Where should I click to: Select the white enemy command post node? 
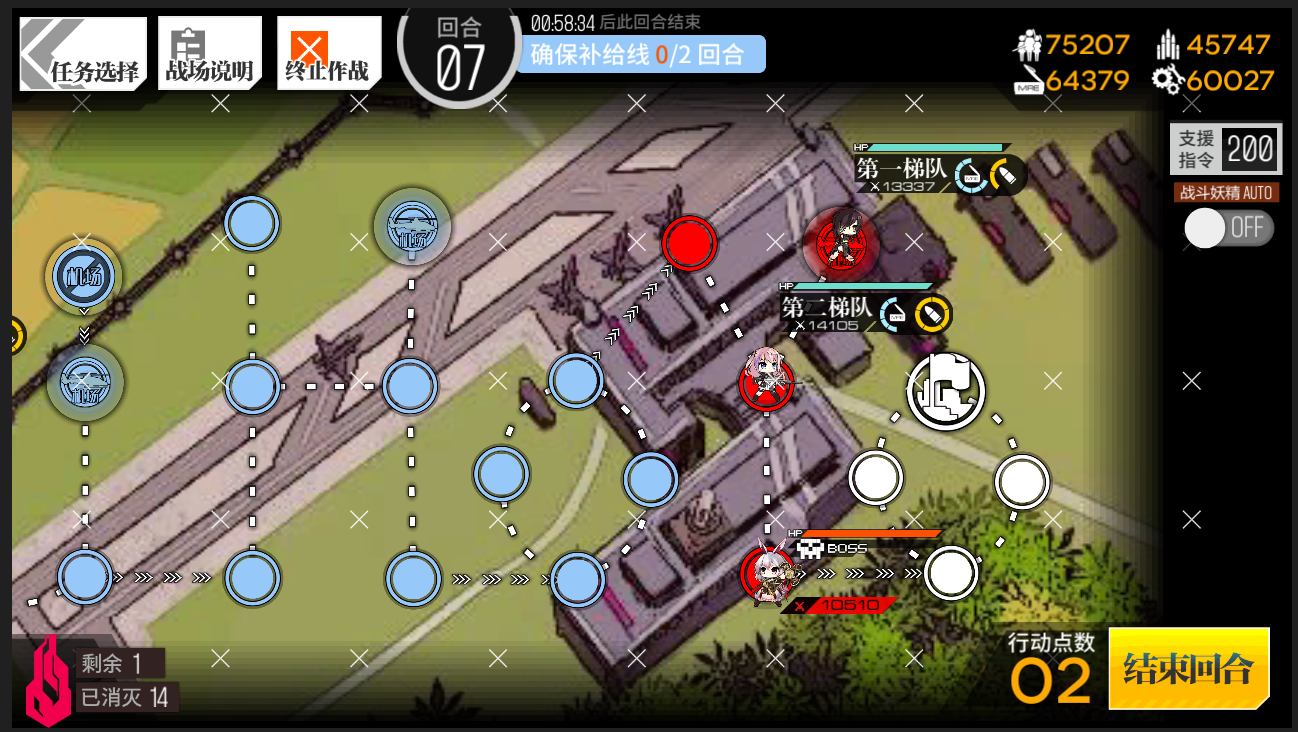945,390
